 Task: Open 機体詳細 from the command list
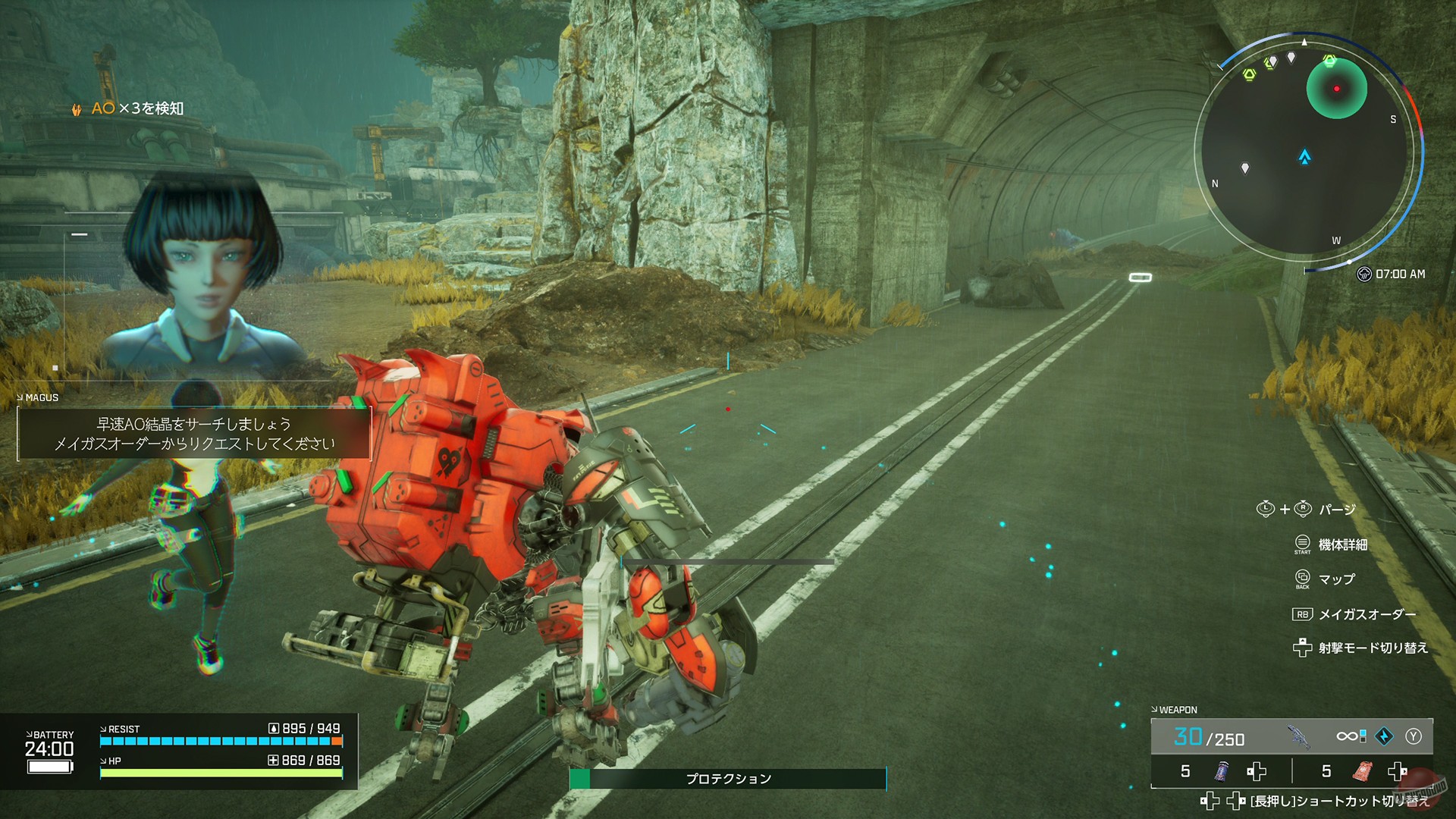[x=1342, y=544]
